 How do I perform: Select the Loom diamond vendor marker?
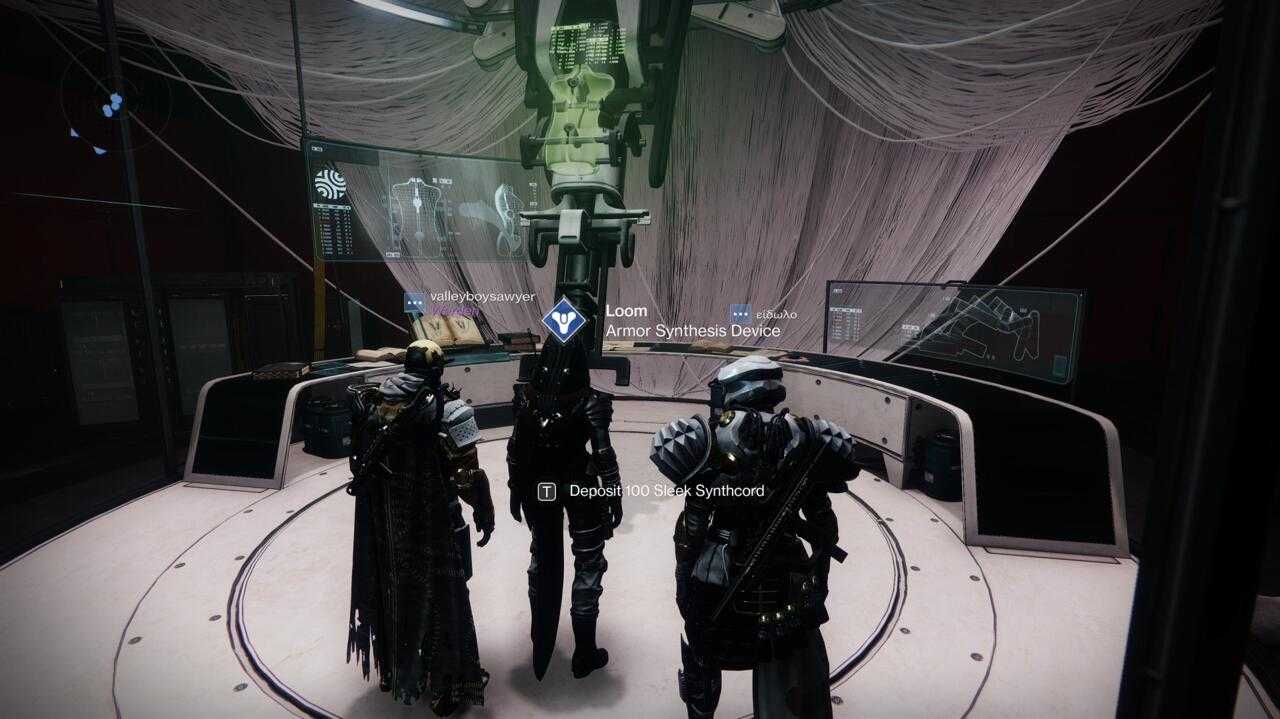(x=564, y=319)
